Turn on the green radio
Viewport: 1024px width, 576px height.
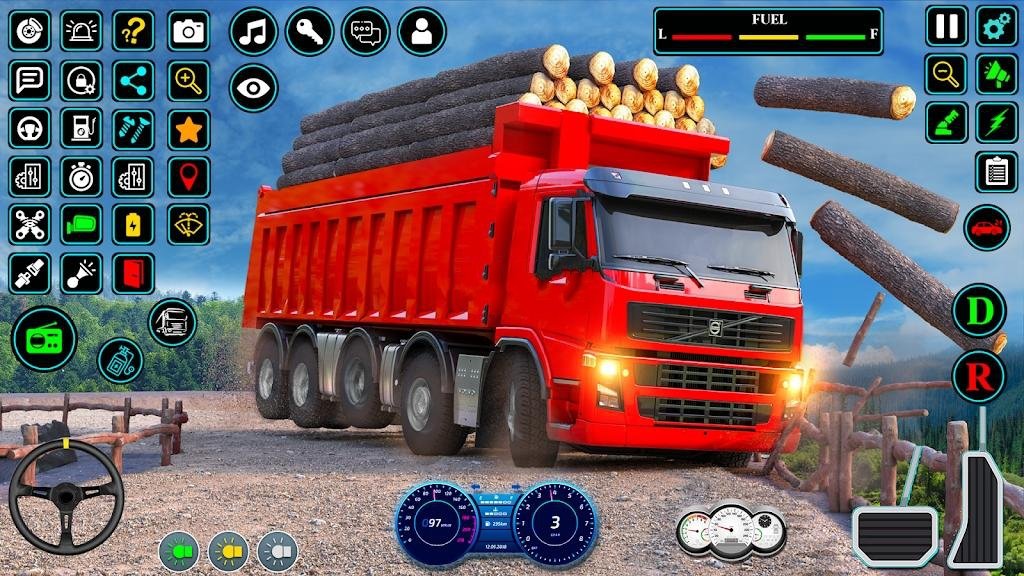[x=44, y=339]
